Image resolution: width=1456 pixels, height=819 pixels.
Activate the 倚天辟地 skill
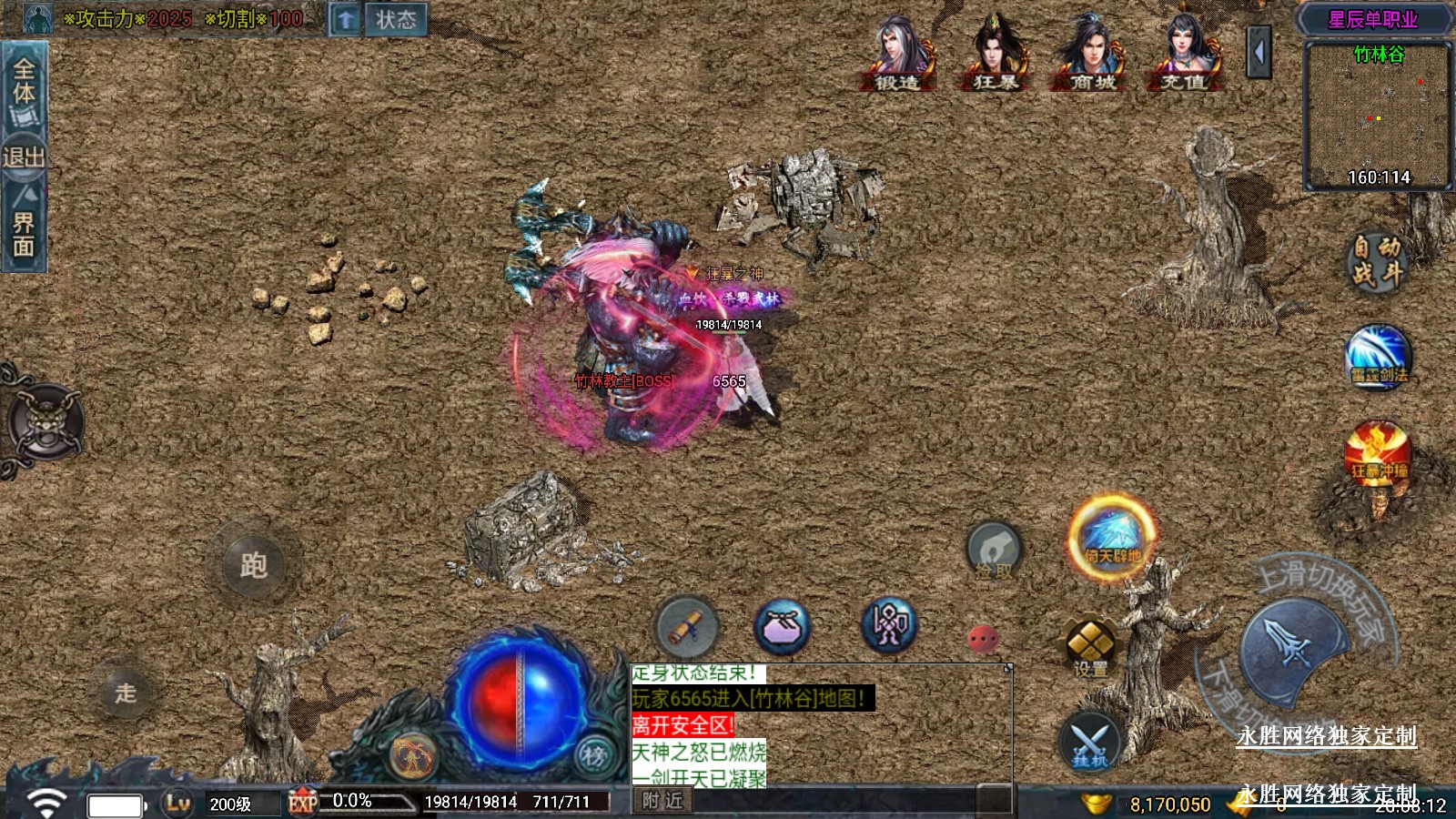[1112, 537]
